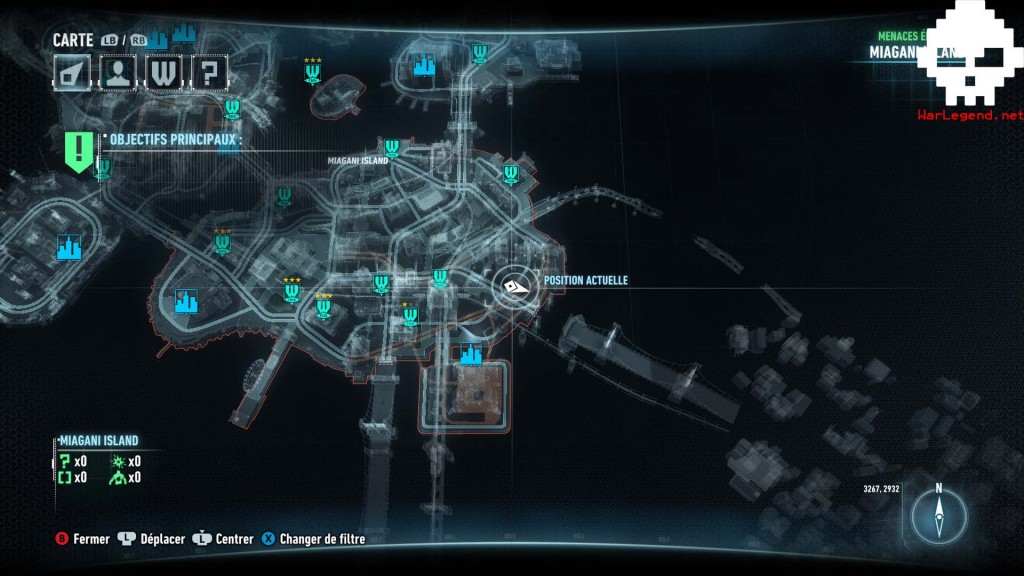Image resolution: width=1024 pixels, height=576 pixels.
Task: Select the map view tab
Action: (x=73, y=71)
